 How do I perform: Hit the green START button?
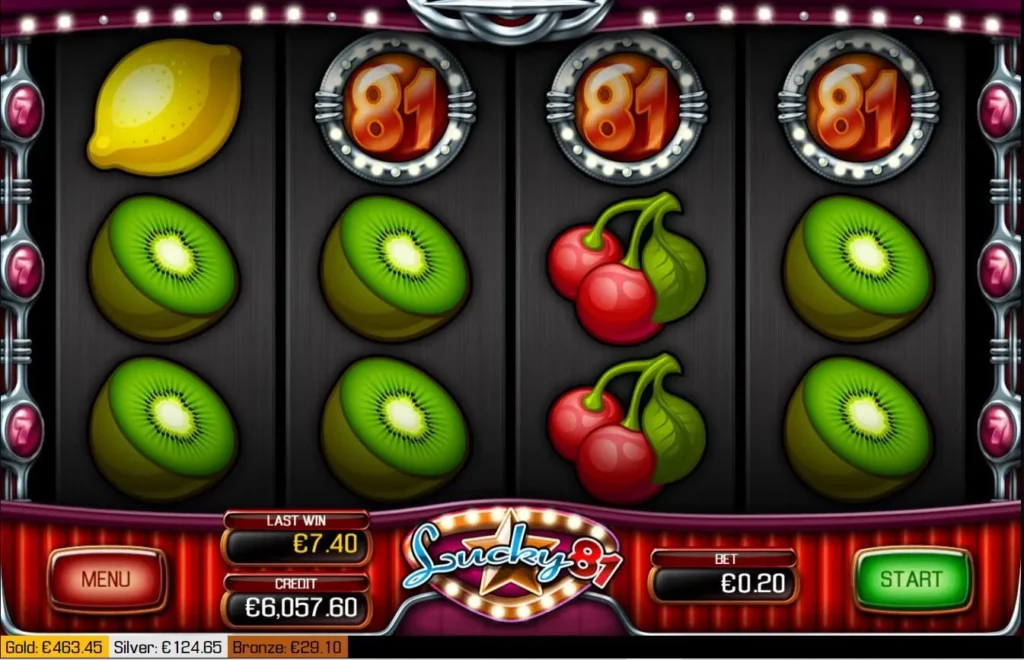pos(911,579)
